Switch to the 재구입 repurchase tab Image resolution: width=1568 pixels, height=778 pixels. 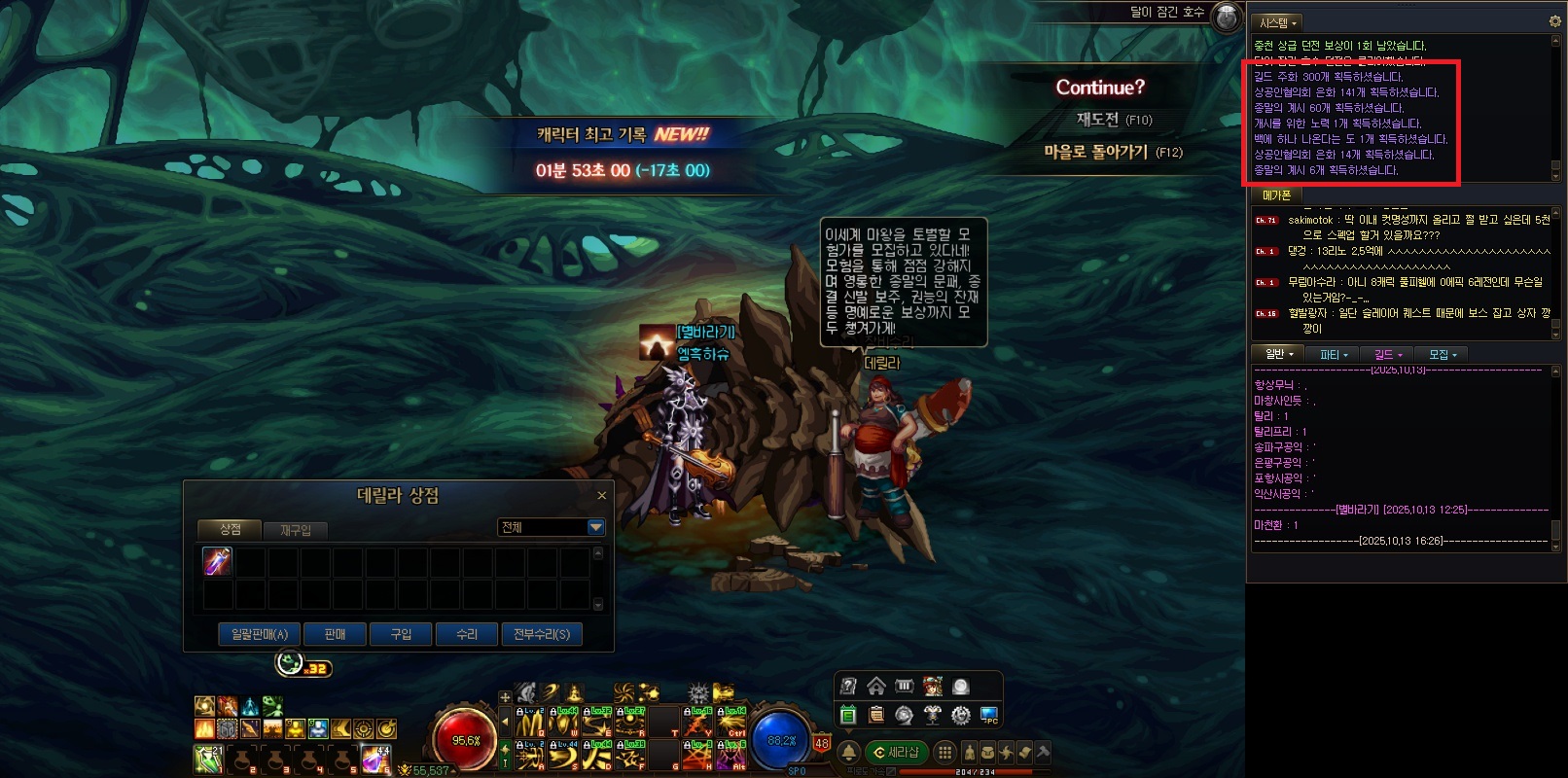point(296,530)
